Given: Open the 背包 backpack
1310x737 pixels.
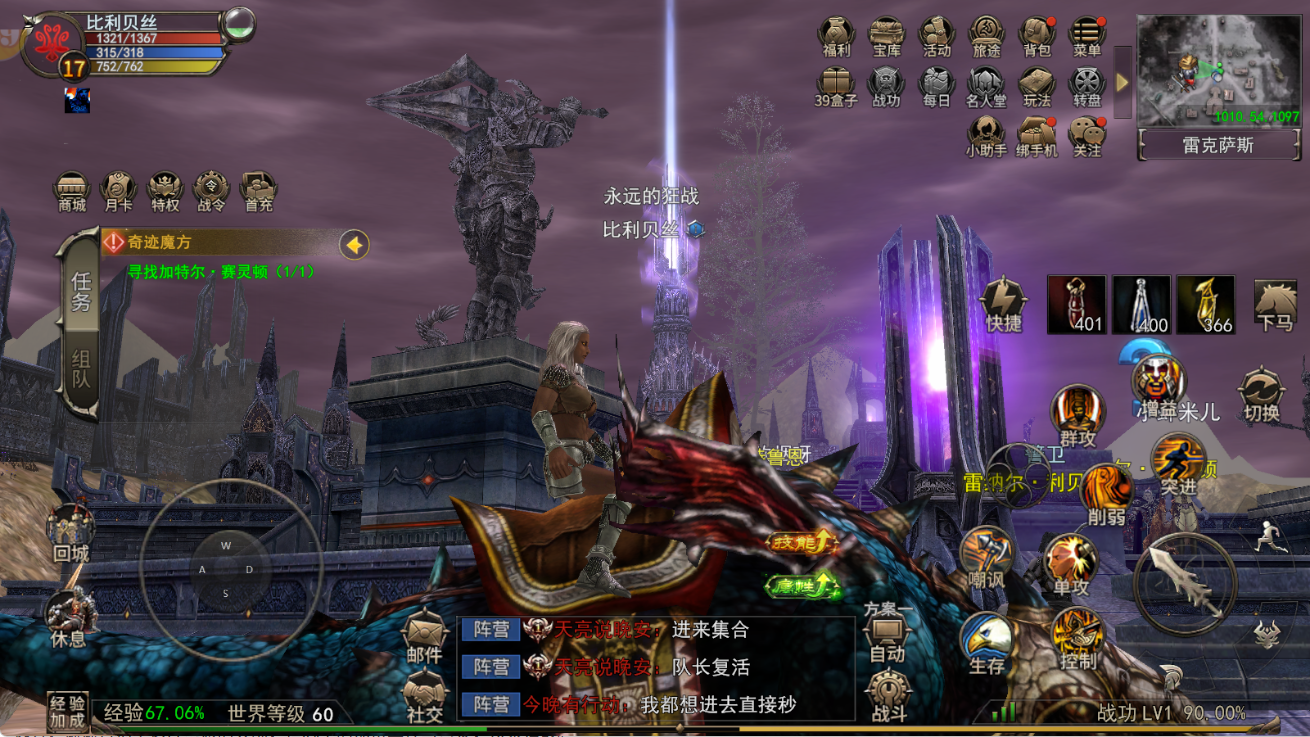Looking at the screenshot, I should pyautogui.click(x=1037, y=37).
